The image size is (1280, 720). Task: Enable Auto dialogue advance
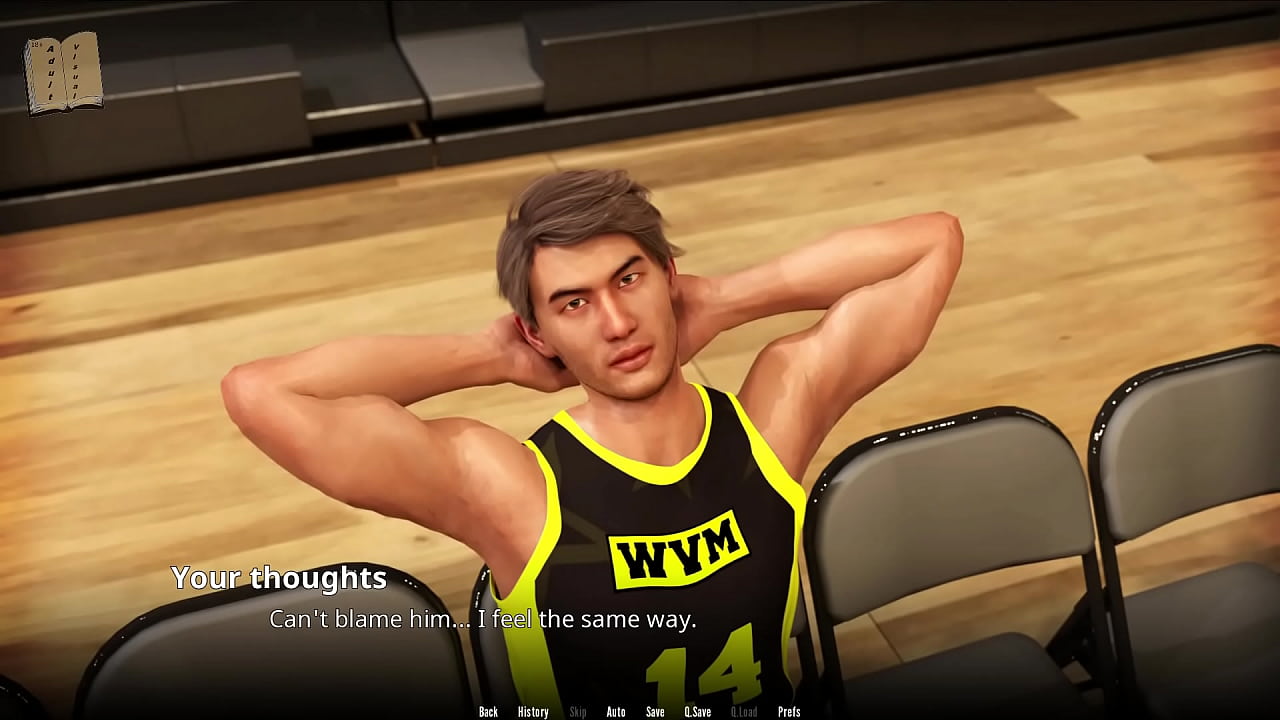point(616,712)
